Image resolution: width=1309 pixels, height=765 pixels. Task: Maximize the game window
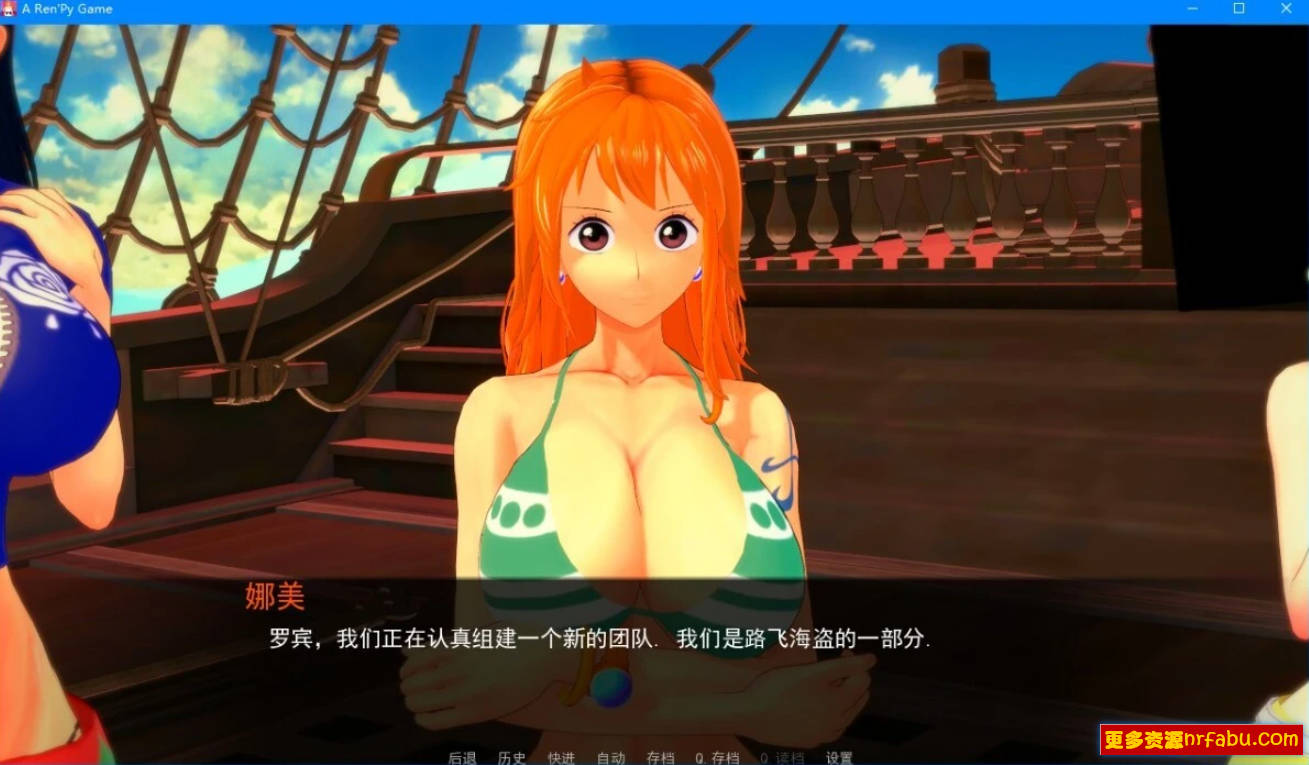[1238, 9]
